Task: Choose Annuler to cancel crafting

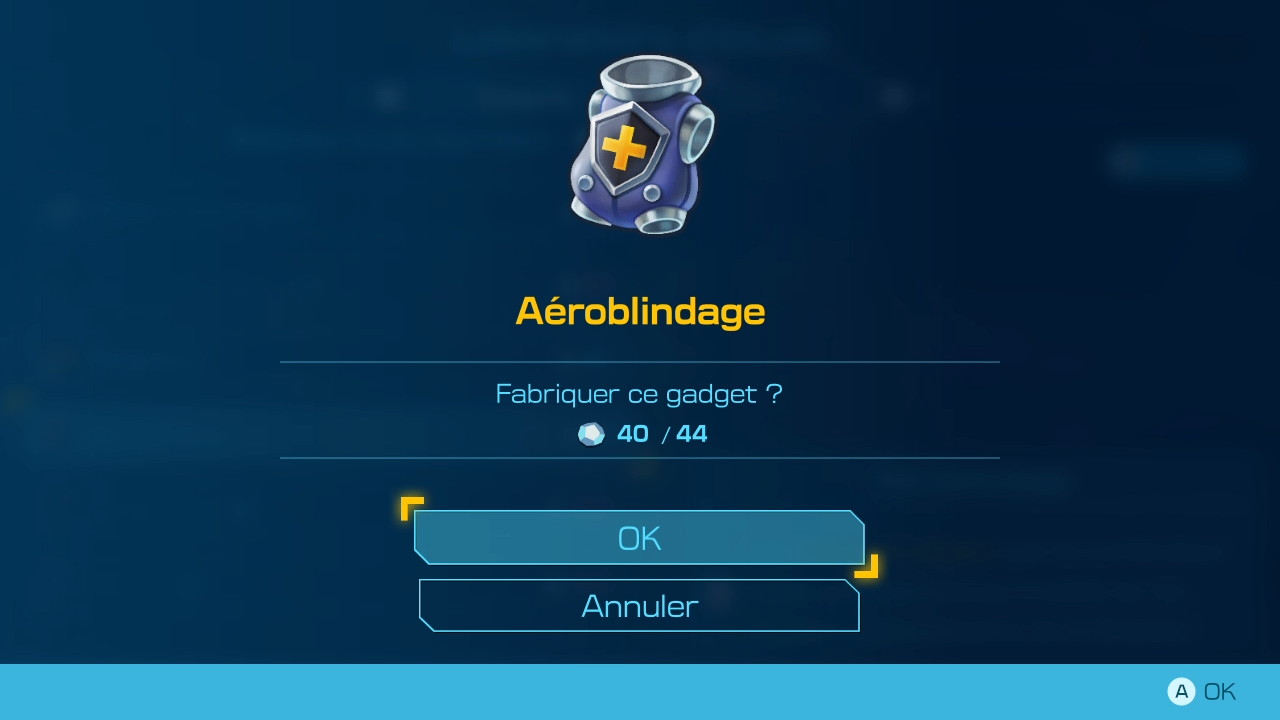Action: (639, 606)
